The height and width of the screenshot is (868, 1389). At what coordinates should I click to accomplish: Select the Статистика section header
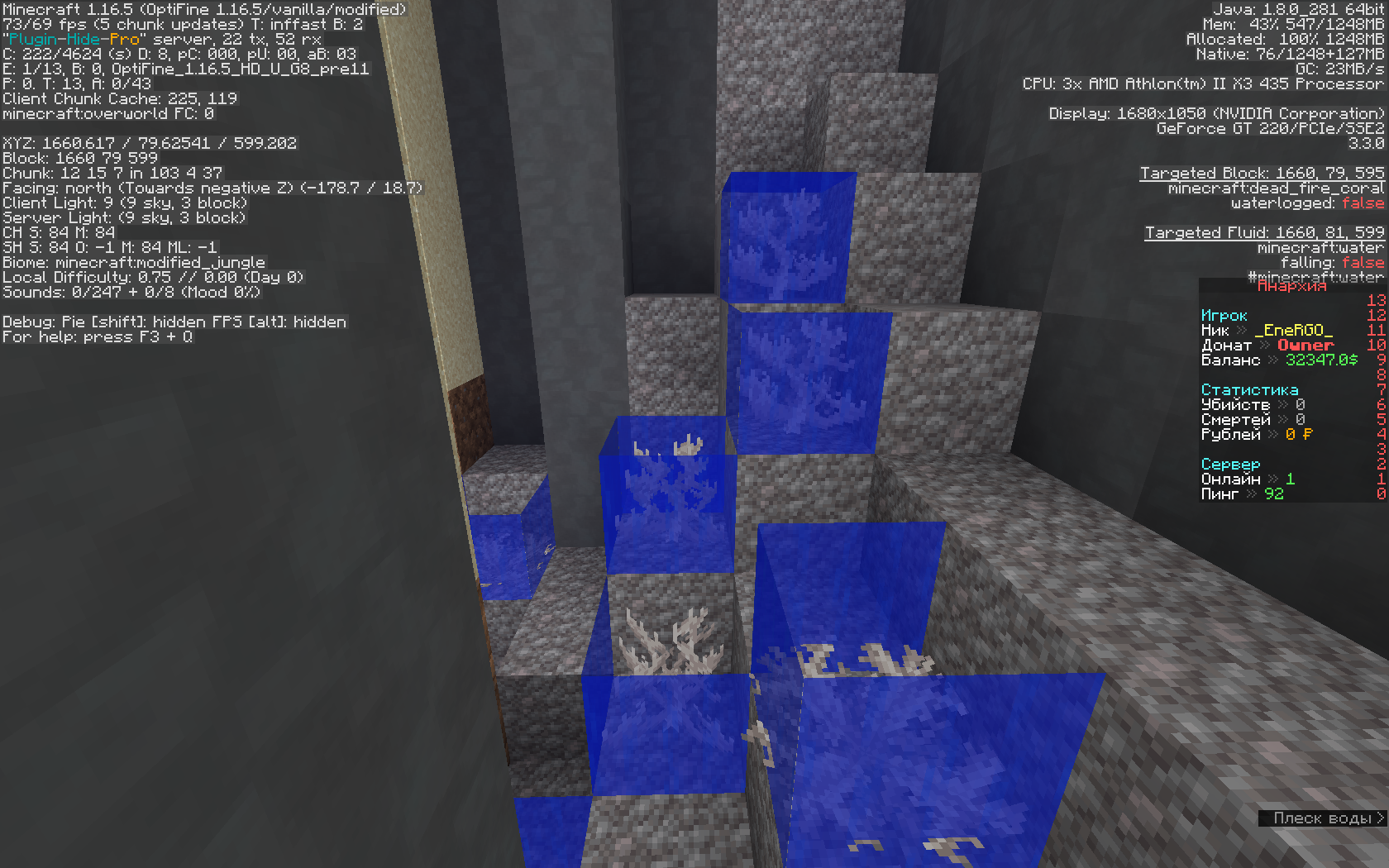coord(1249,389)
